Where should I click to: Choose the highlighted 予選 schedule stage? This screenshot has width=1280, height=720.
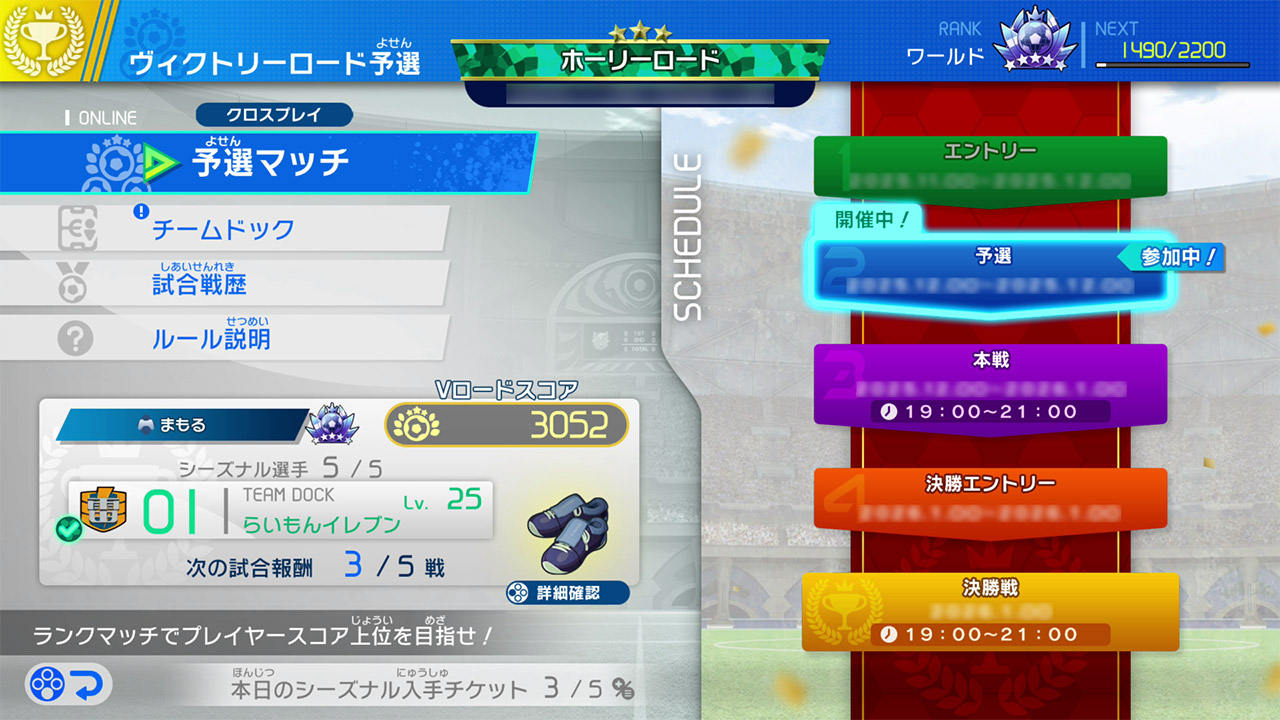992,272
